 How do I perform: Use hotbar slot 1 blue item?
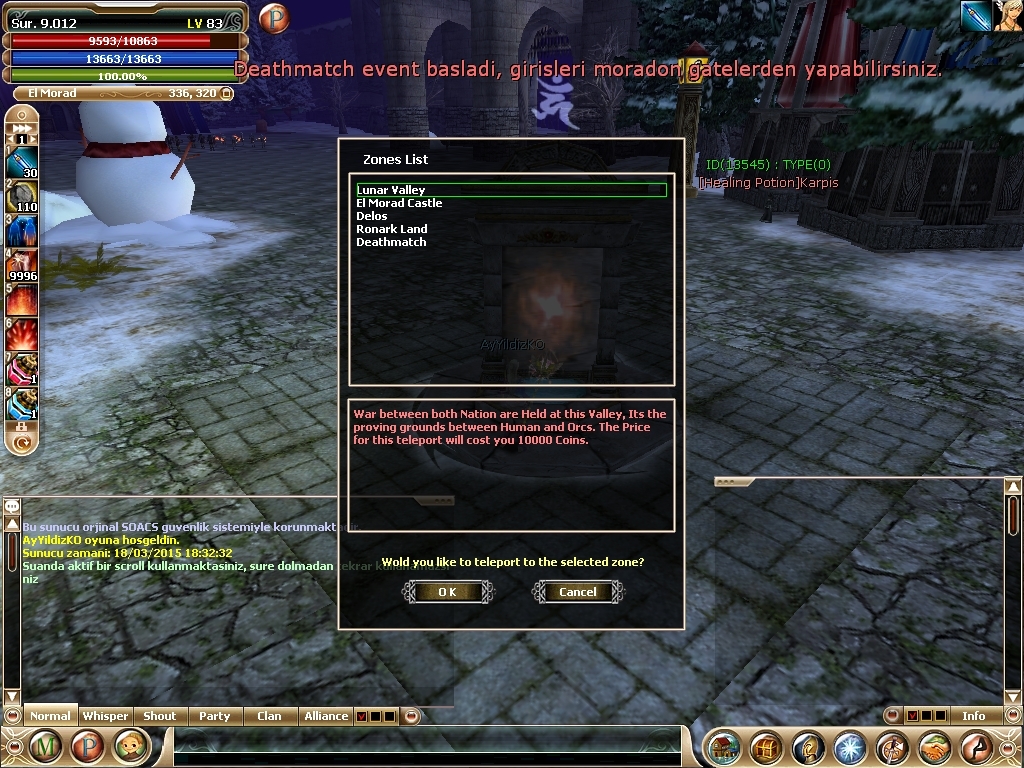pos(21,162)
